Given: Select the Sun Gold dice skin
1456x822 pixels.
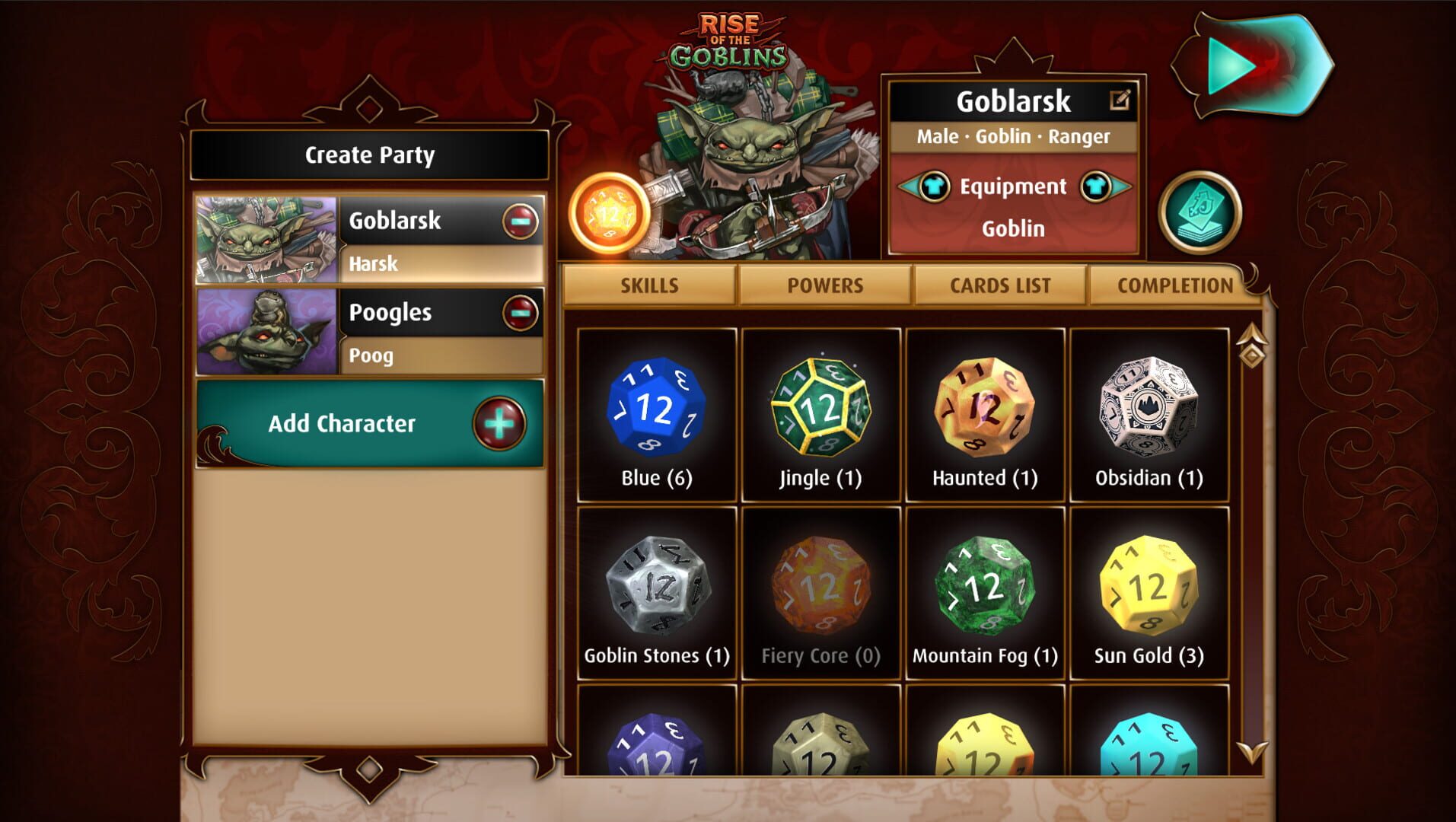Looking at the screenshot, I should pyautogui.click(x=1149, y=586).
